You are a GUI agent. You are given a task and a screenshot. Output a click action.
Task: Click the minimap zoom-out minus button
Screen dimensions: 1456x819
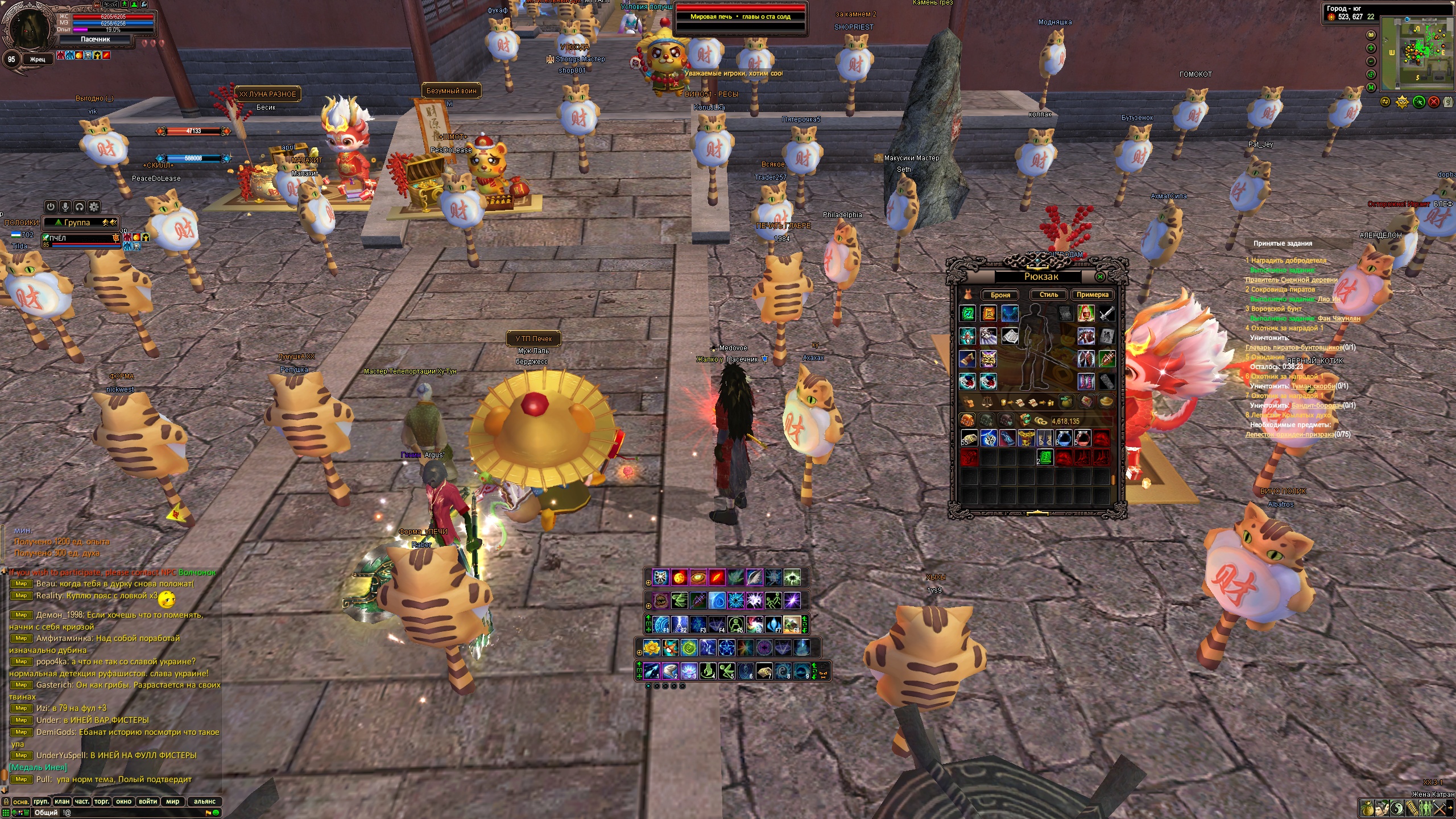pyautogui.click(x=1371, y=61)
